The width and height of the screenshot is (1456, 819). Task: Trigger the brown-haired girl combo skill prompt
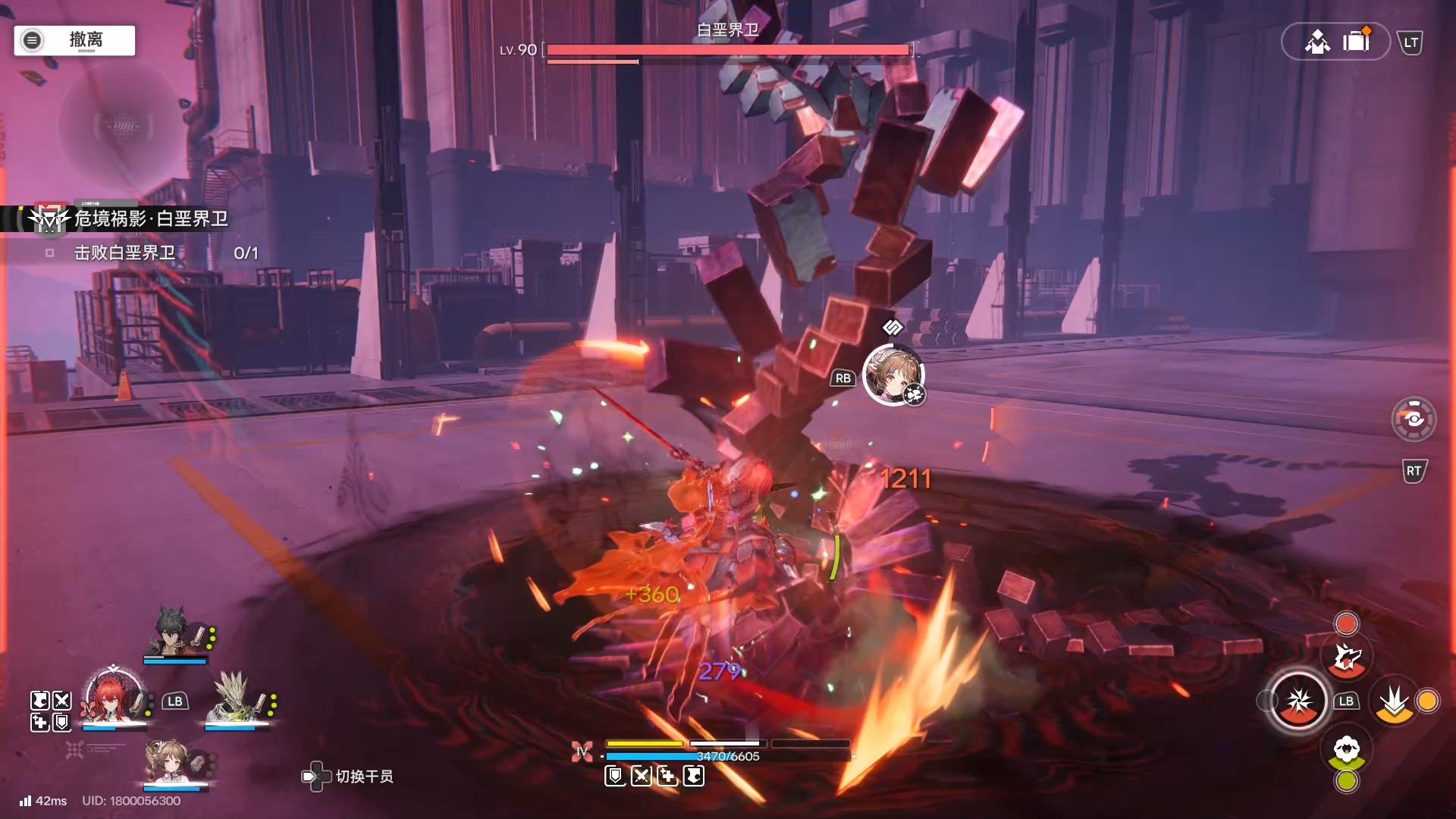(x=893, y=375)
